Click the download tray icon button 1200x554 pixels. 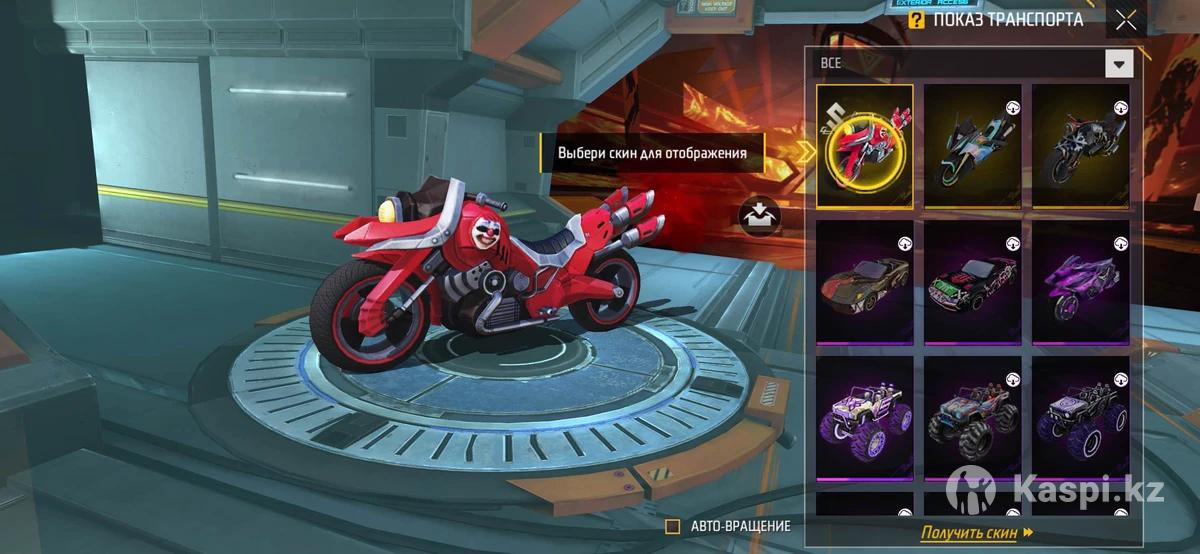pyautogui.click(x=759, y=214)
